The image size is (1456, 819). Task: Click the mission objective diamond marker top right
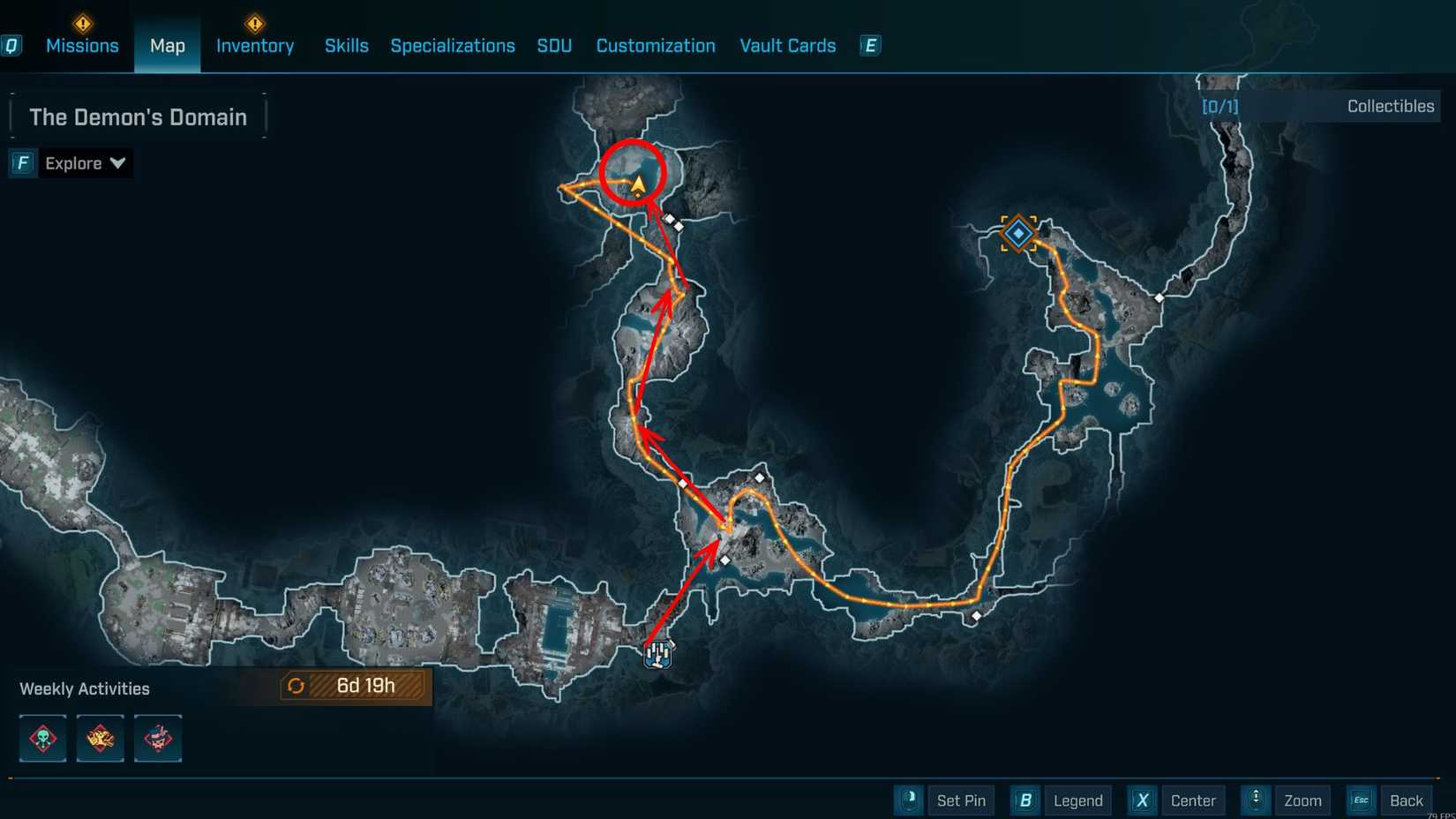click(1018, 233)
